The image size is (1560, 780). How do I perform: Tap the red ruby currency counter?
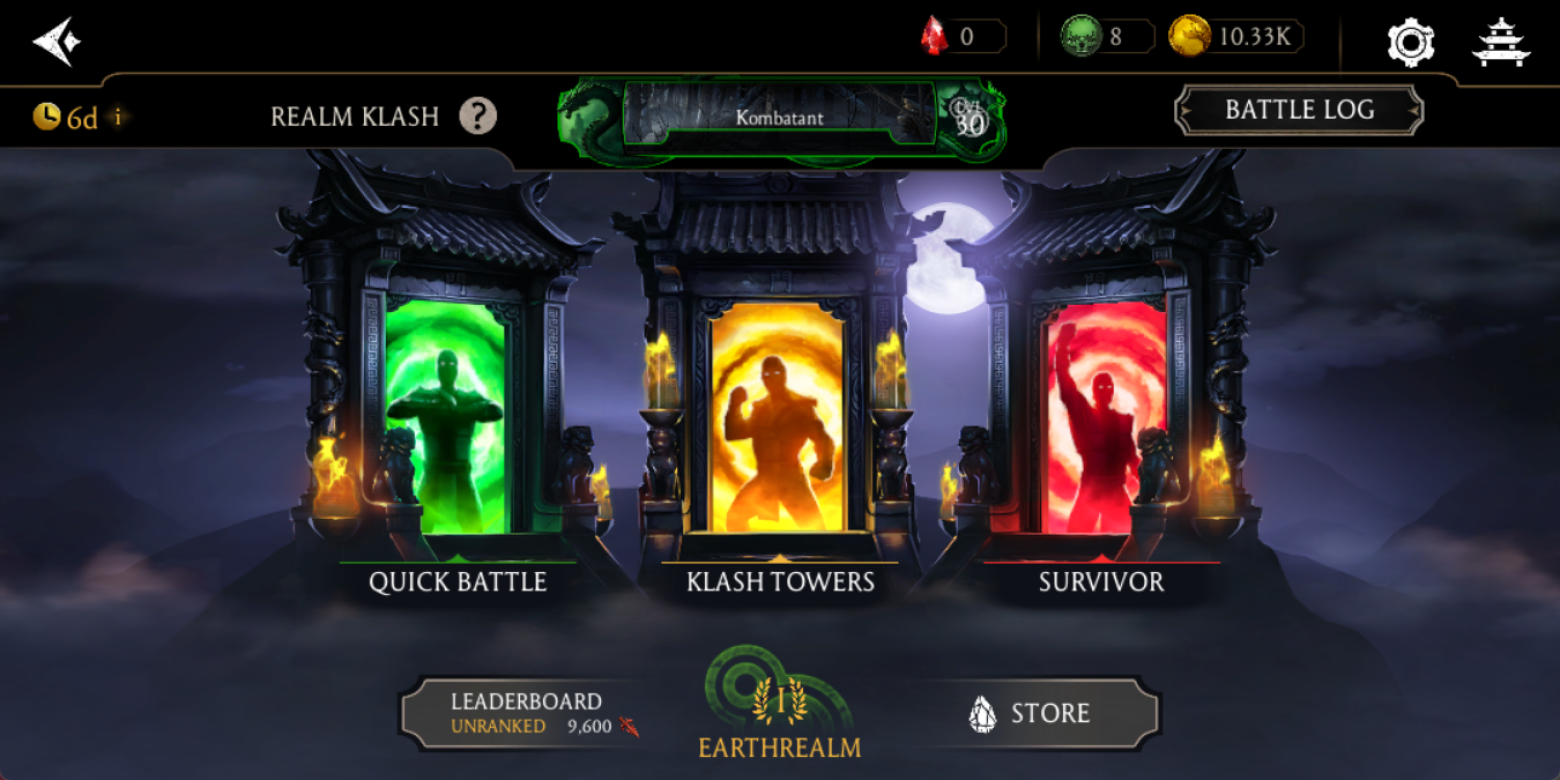click(x=962, y=37)
